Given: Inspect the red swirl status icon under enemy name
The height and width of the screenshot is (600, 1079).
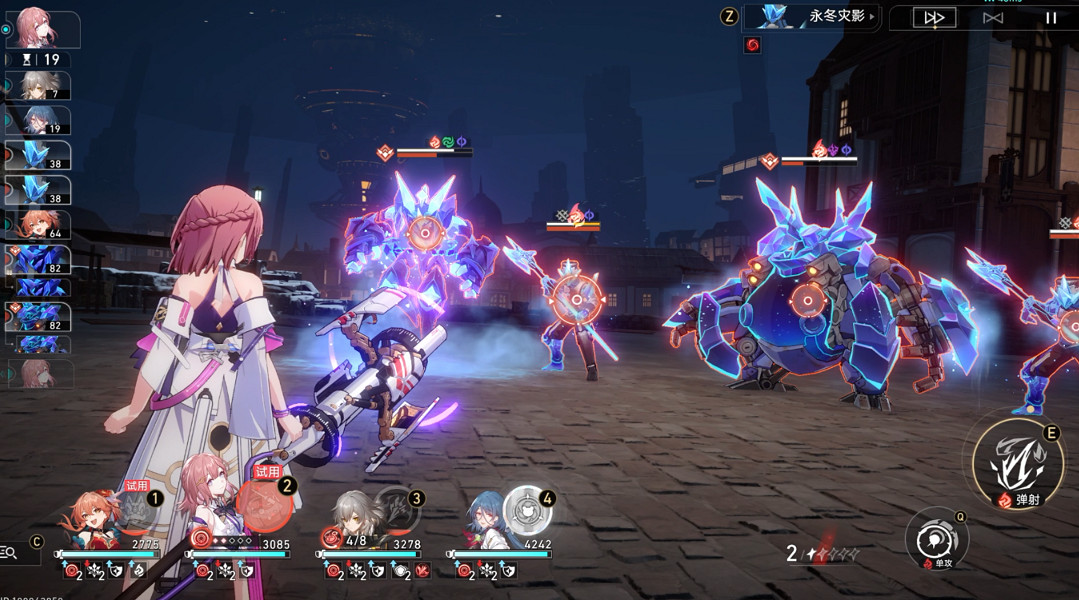Looking at the screenshot, I should click(x=753, y=45).
